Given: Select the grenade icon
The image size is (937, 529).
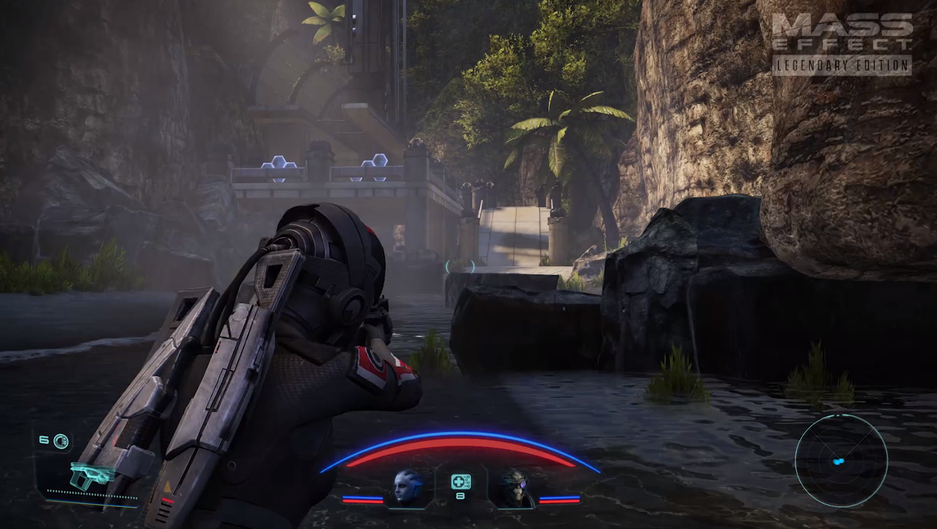Looking at the screenshot, I should 62,440.
